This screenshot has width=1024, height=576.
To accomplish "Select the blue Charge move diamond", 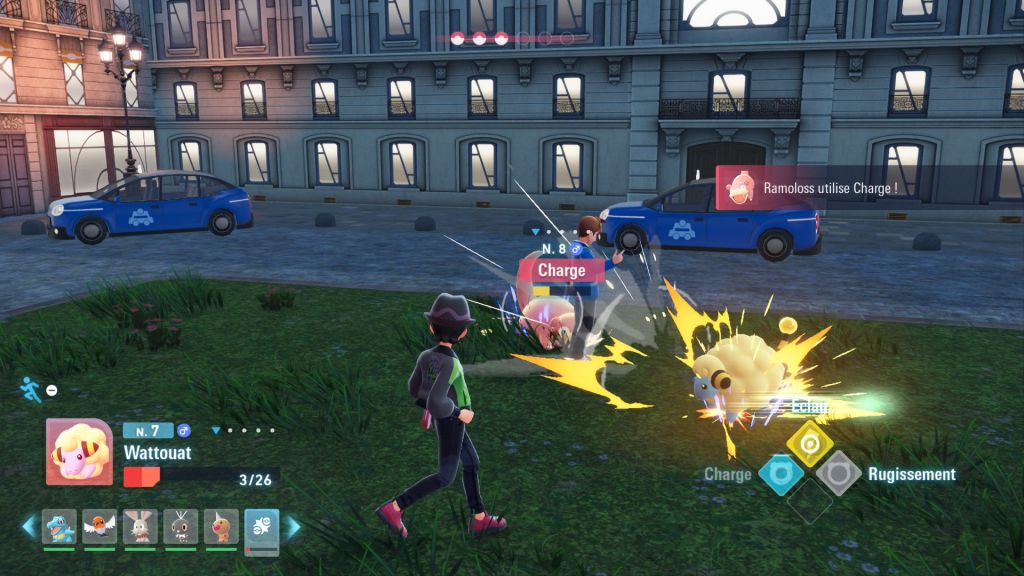I will [x=780, y=474].
